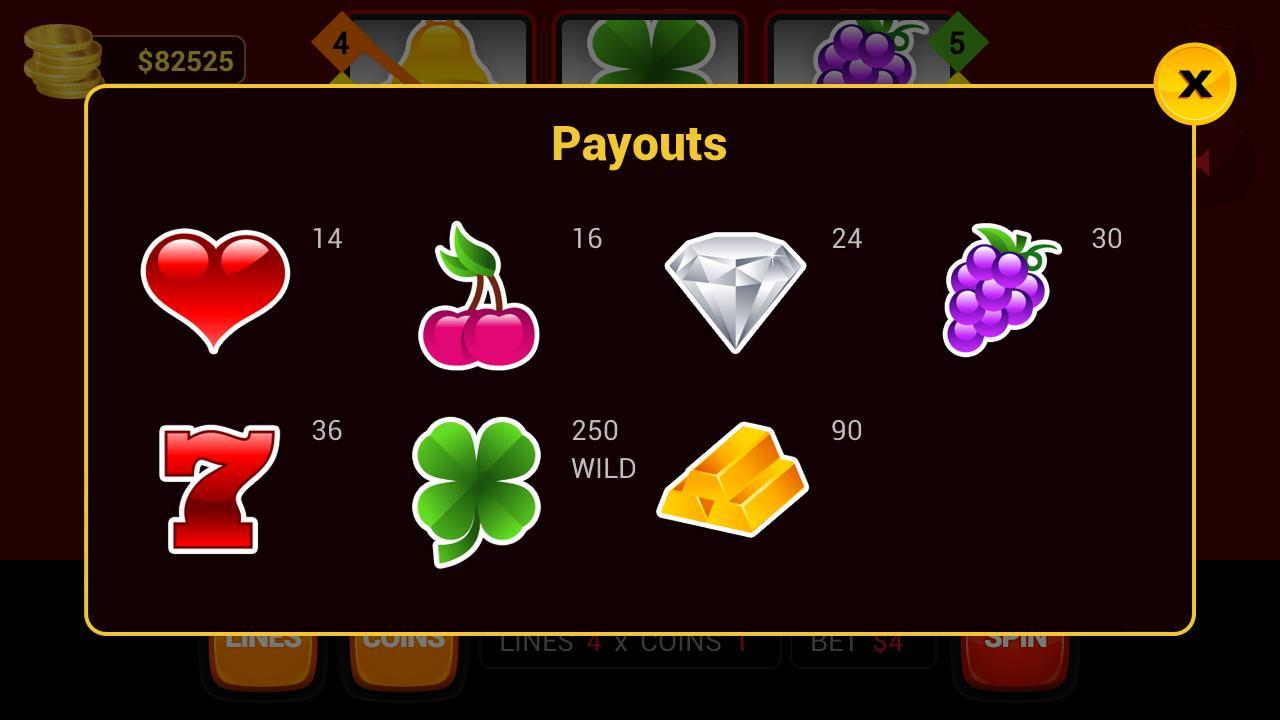Screen dimensions: 1280x720
Task: Click the Payouts dialog title
Action: (x=639, y=143)
